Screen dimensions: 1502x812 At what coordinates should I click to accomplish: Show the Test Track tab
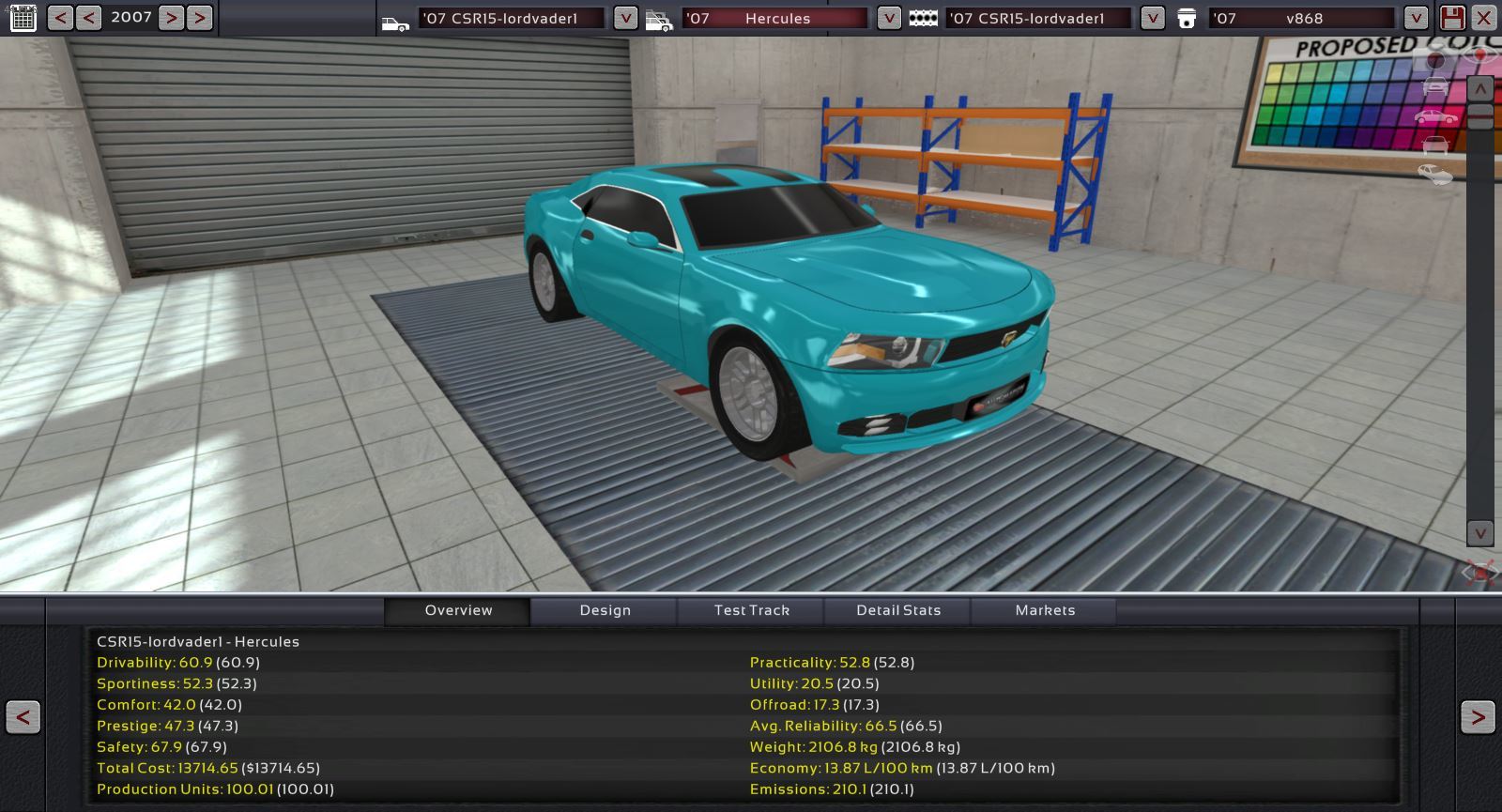pyautogui.click(x=751, y=610)
